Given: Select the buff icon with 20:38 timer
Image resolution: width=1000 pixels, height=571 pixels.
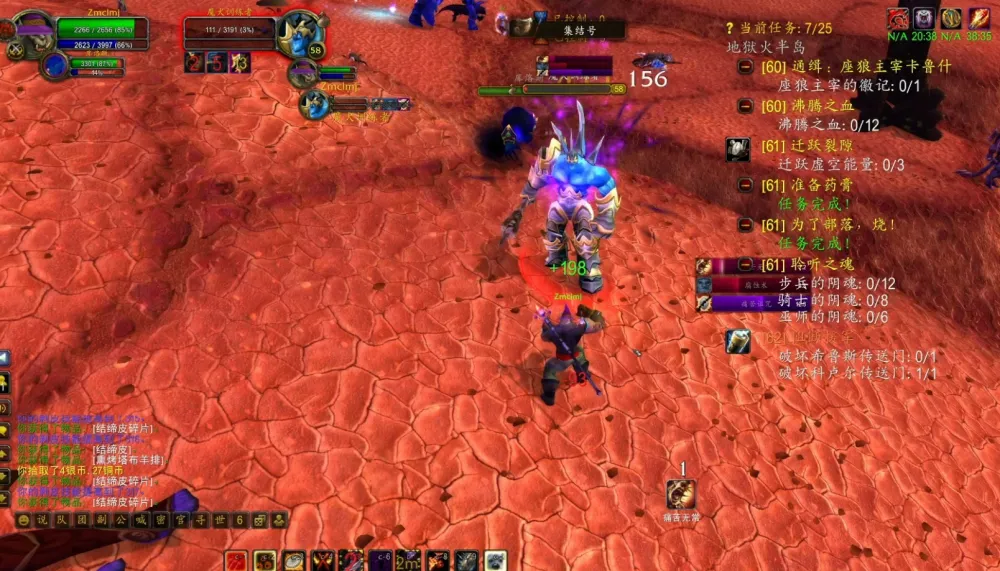Looking at the screenshot, I should coord(924,18).
